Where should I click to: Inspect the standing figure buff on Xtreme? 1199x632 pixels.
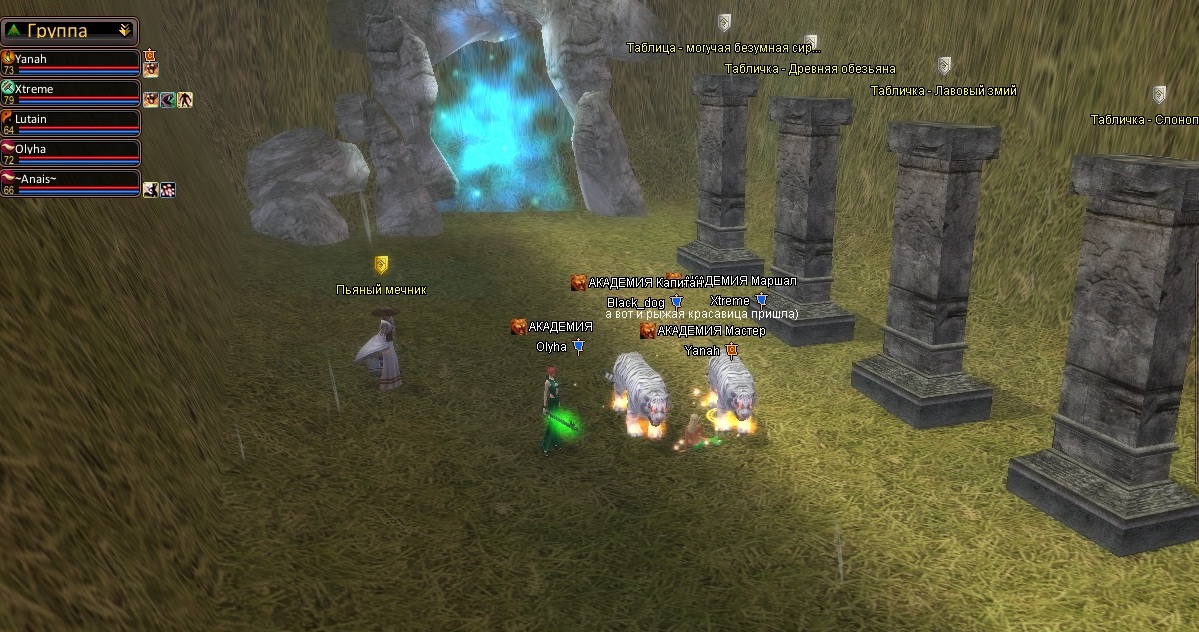click(185, 99)
